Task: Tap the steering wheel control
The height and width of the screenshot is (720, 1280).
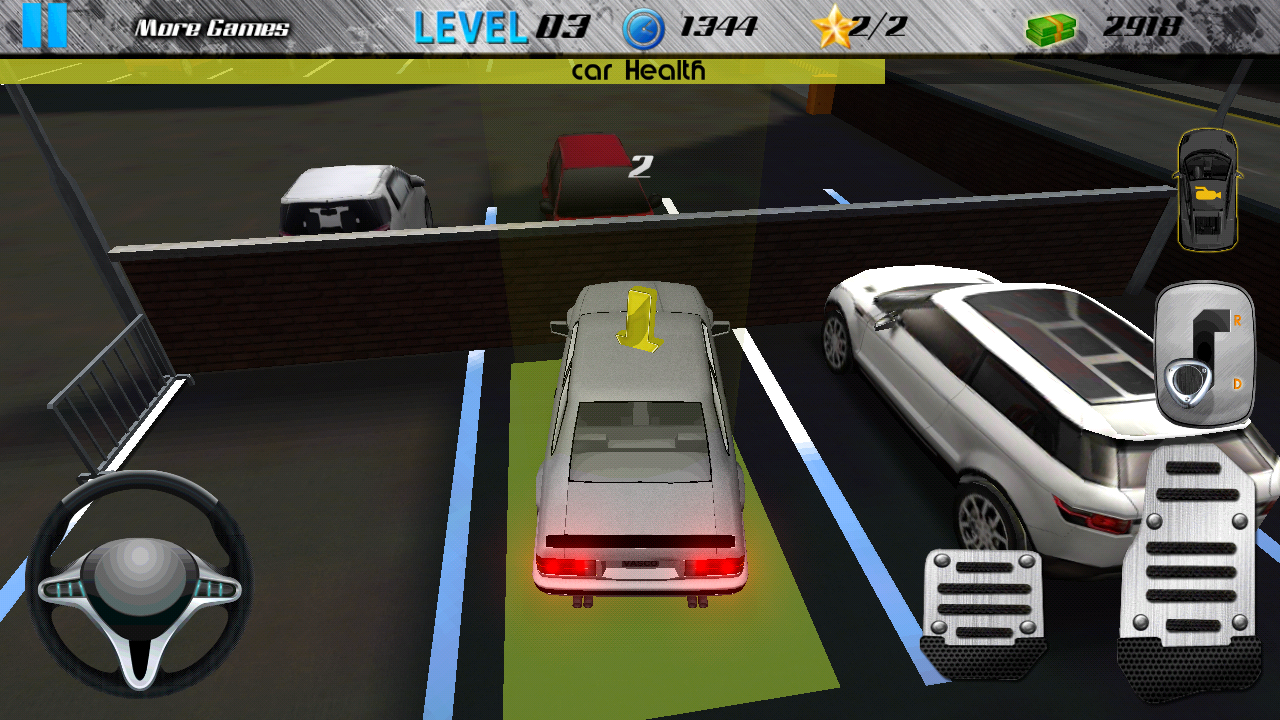Action: (139, 584)
